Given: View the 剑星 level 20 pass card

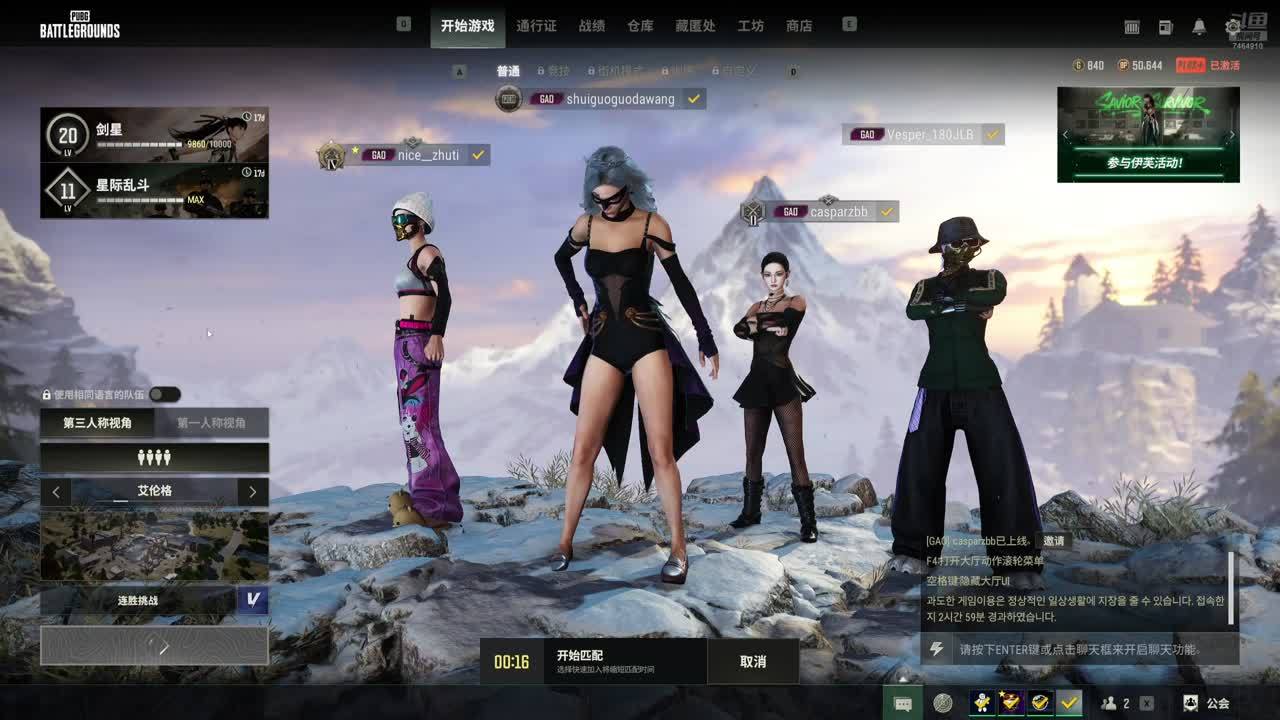Looking at the screenshot, I should click(x=154, y=135).
